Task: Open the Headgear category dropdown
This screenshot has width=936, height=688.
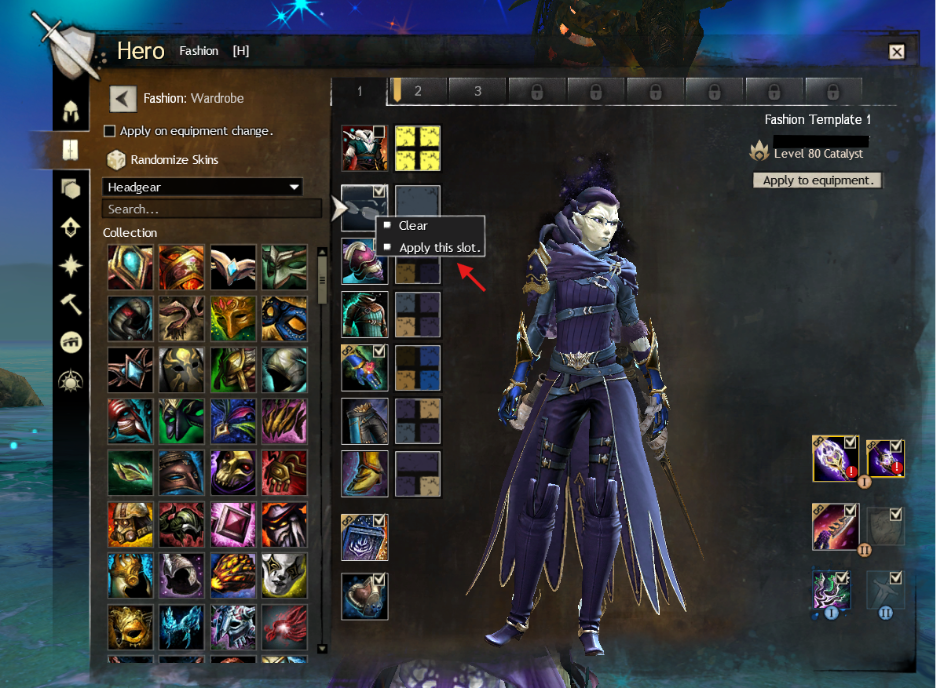Action: (x=202, y=187)
